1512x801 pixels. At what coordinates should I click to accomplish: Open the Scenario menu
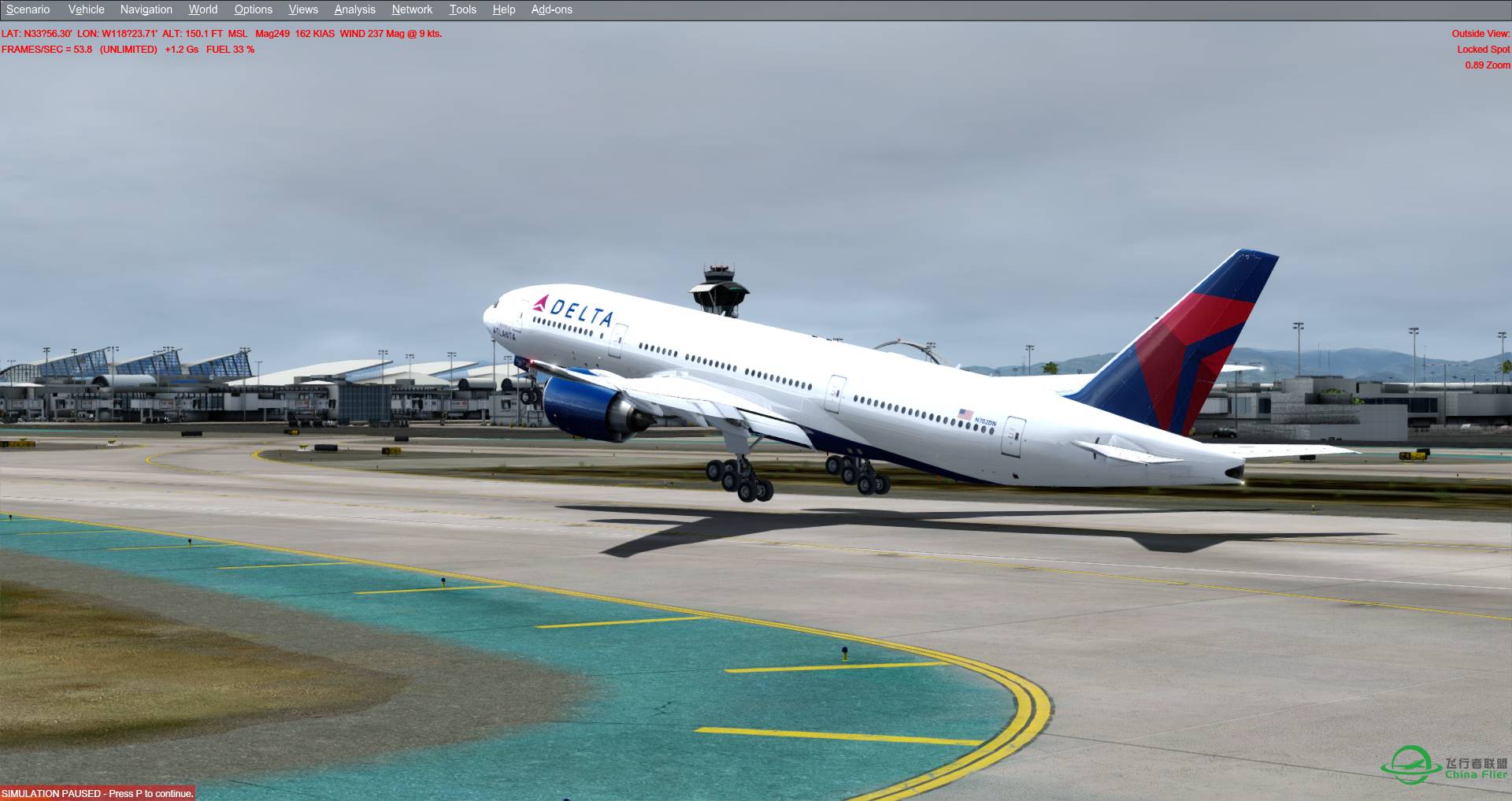(x=27, y=9)
